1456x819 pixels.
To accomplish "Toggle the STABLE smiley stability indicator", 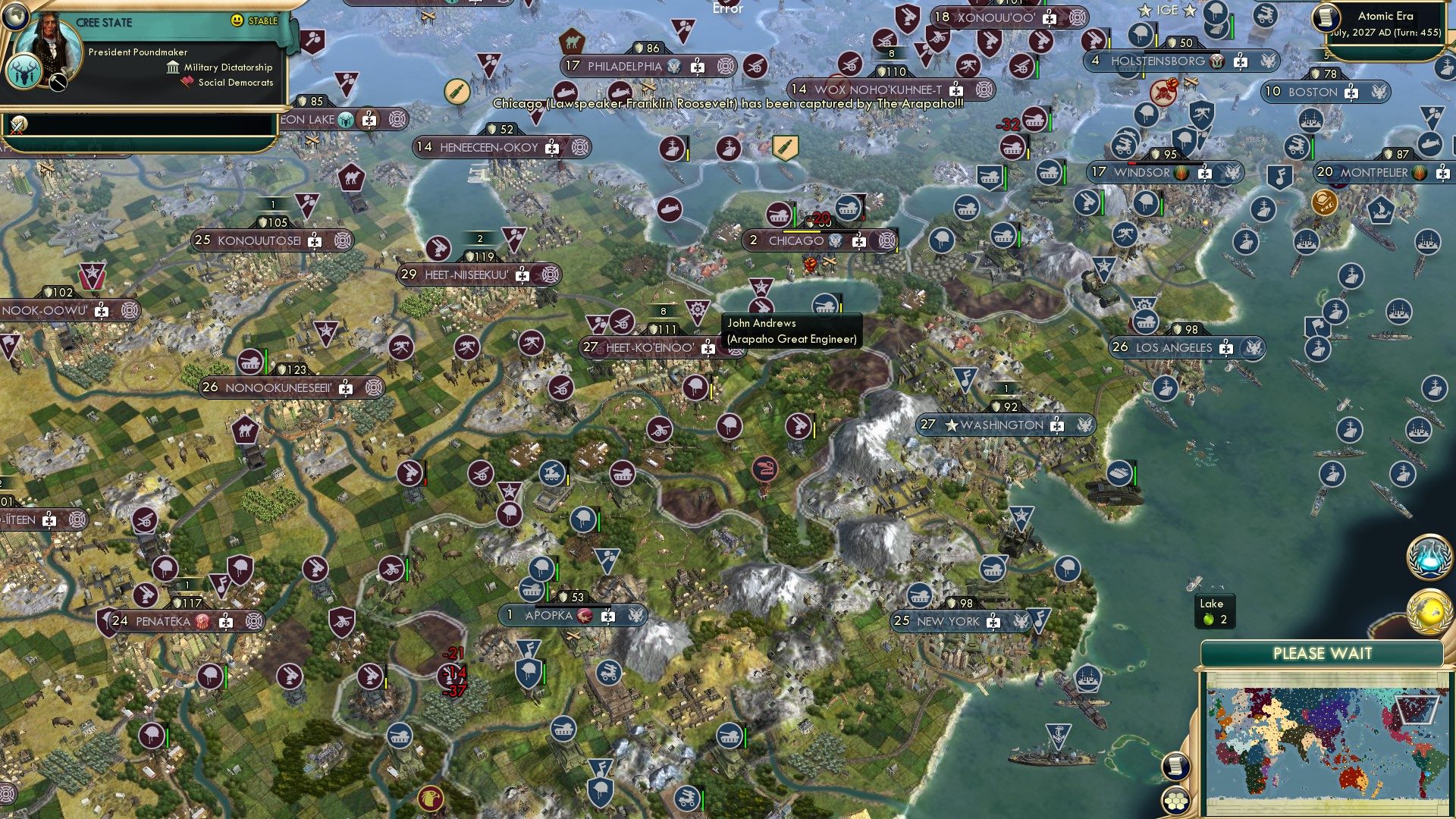I will 236,20.
